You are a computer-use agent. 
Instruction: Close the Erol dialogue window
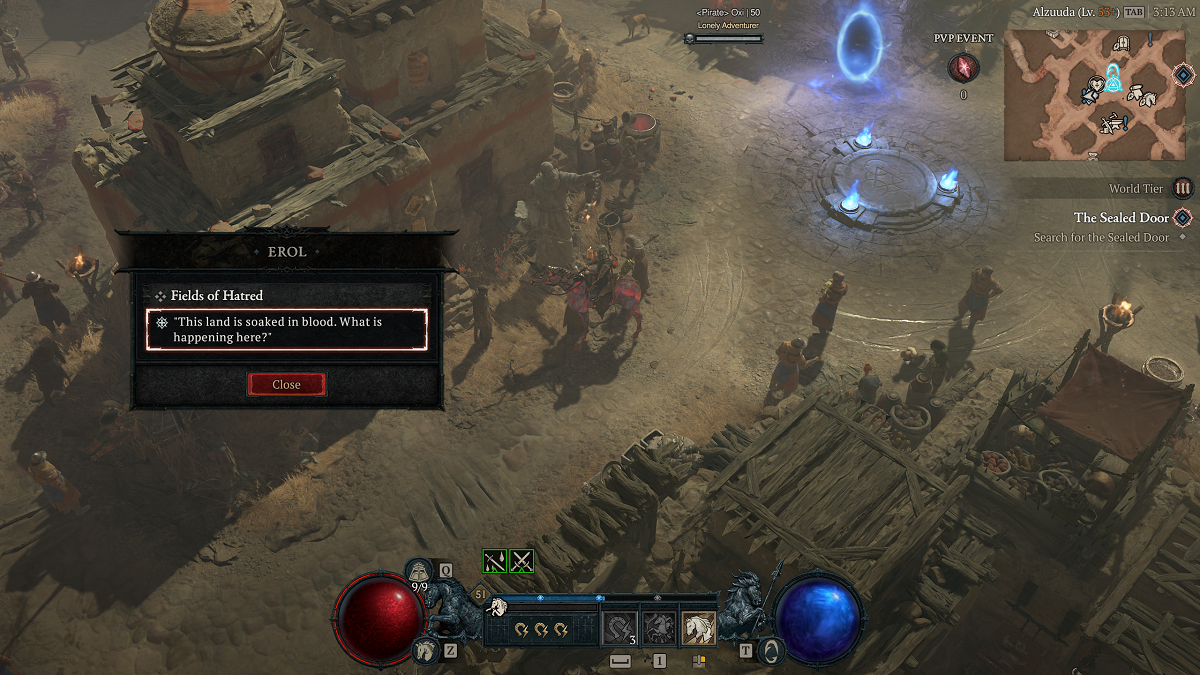(286, 384)
